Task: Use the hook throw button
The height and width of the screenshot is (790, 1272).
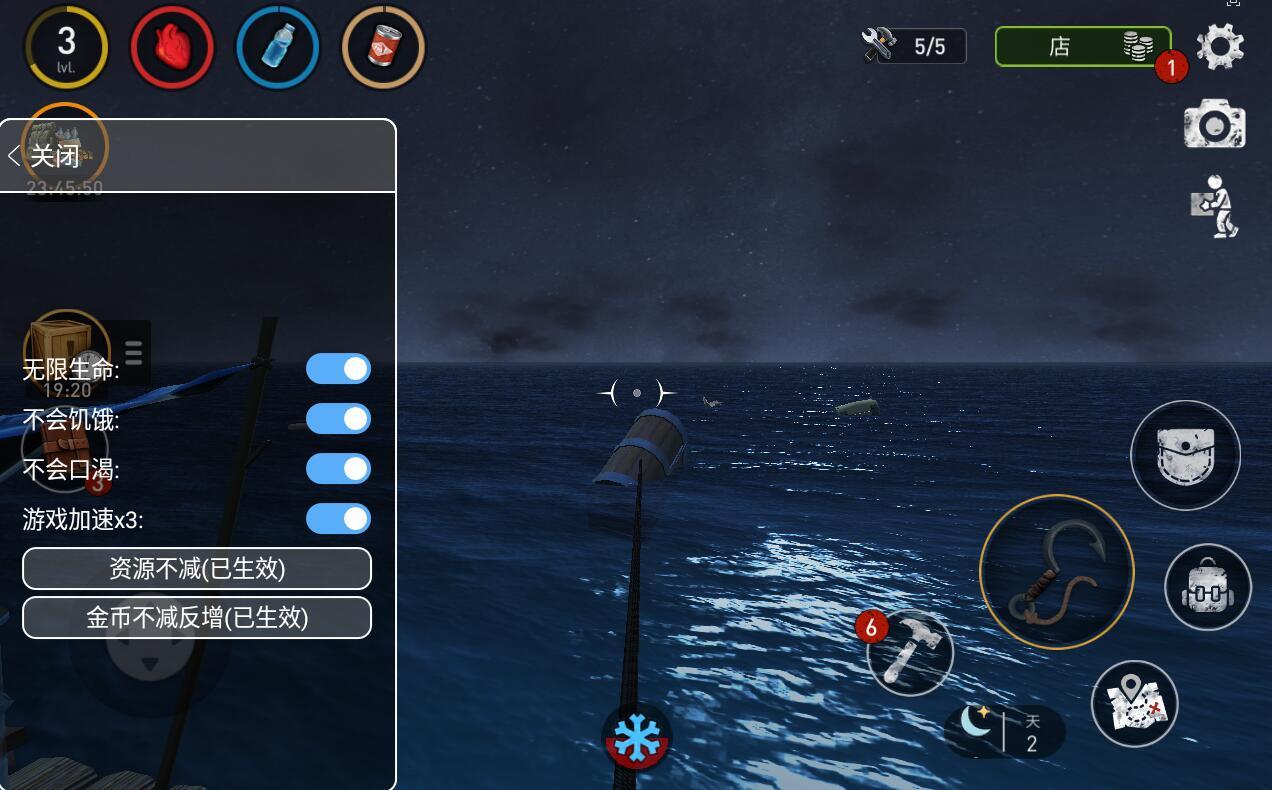Action: click(x=1057, y=572)
